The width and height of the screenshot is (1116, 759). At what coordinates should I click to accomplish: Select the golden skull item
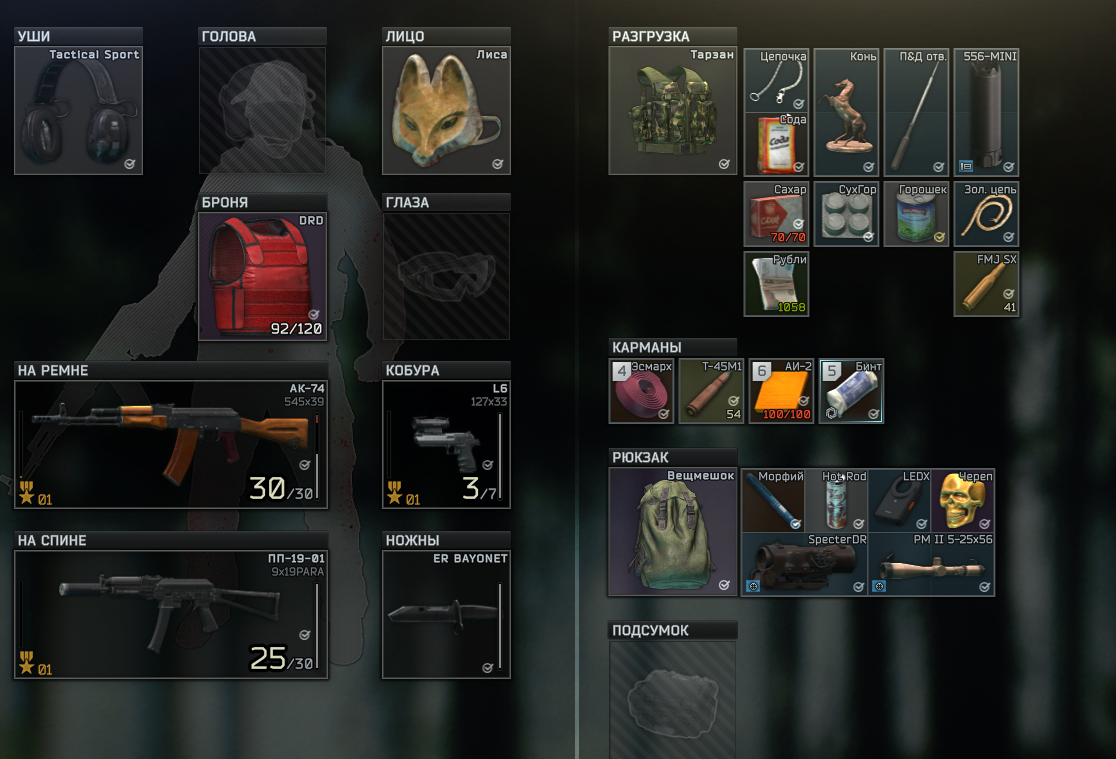pos(963,501)
